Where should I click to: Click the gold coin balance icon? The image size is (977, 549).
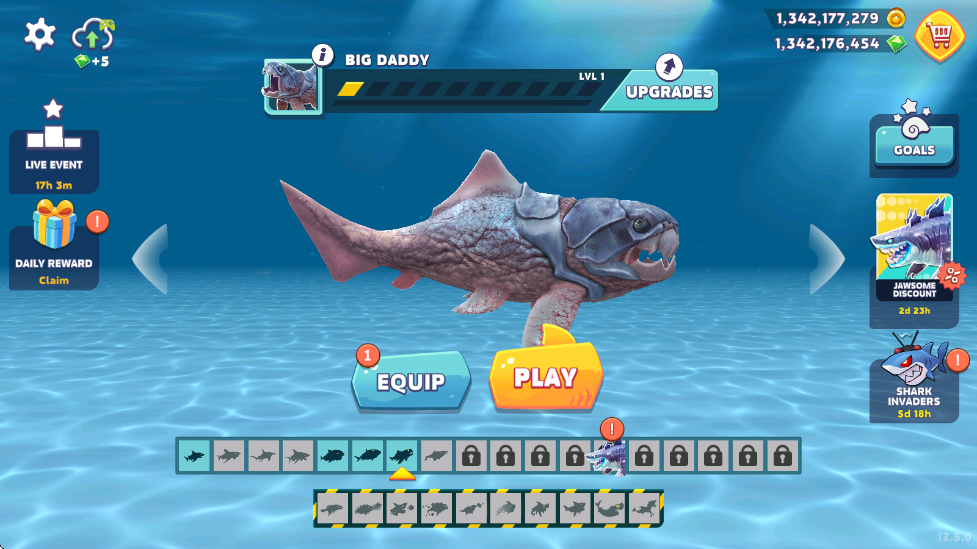896,18
